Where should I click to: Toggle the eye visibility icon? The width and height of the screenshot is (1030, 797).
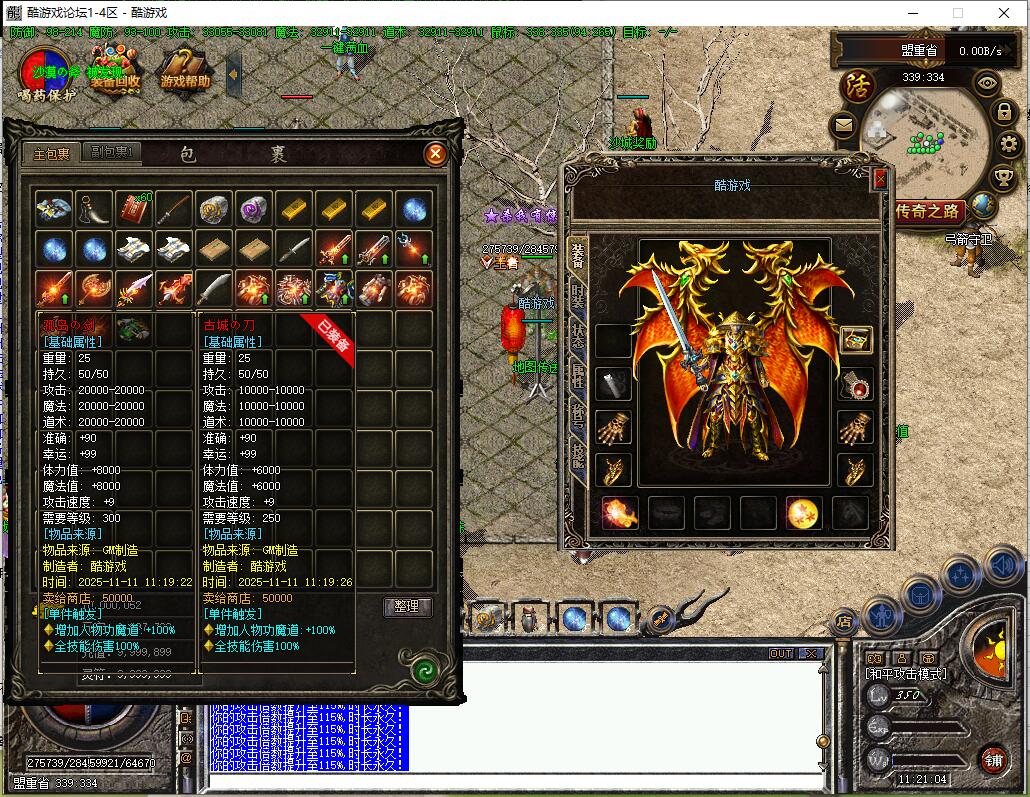tap(988, 83)
